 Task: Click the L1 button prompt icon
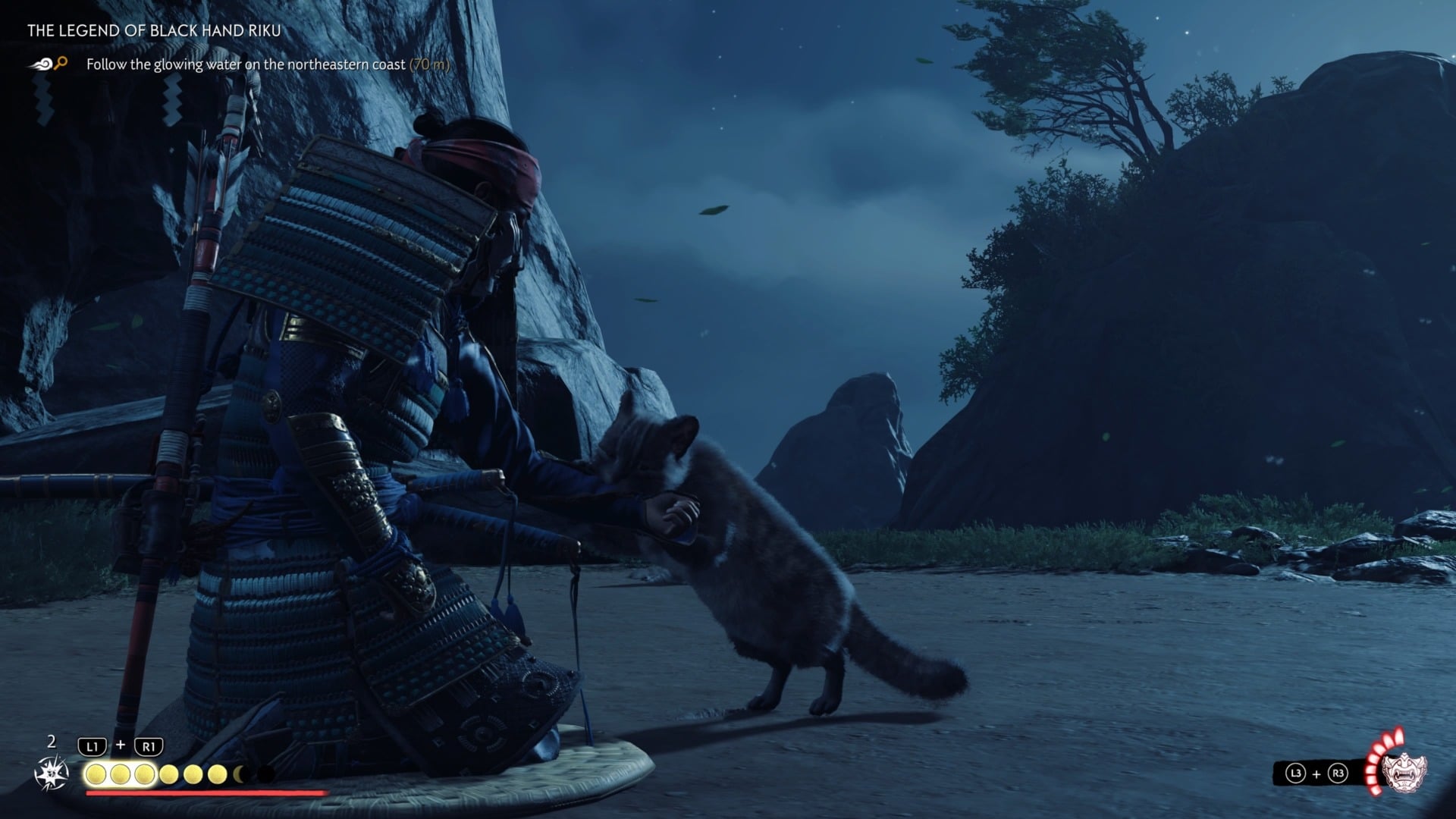click(x=92, y=746)
